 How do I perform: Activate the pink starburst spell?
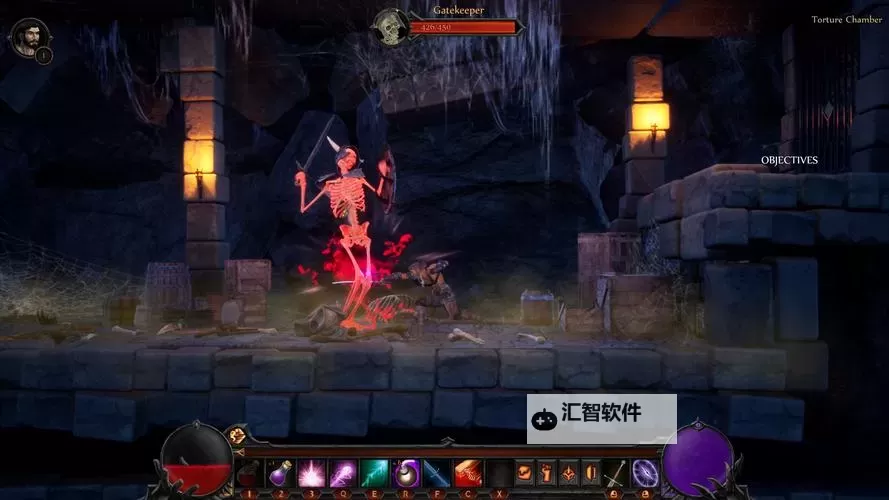(311, 473)
